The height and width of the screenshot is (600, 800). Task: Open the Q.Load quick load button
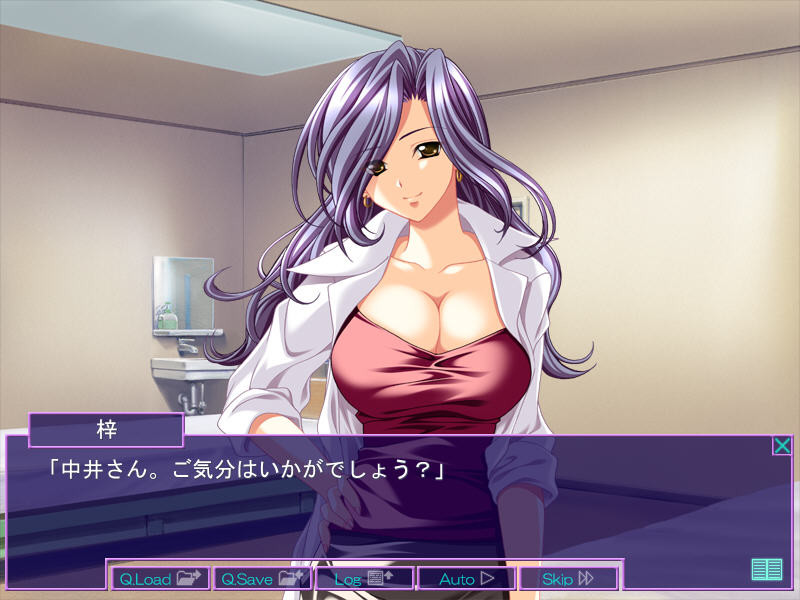pos(161,578)
